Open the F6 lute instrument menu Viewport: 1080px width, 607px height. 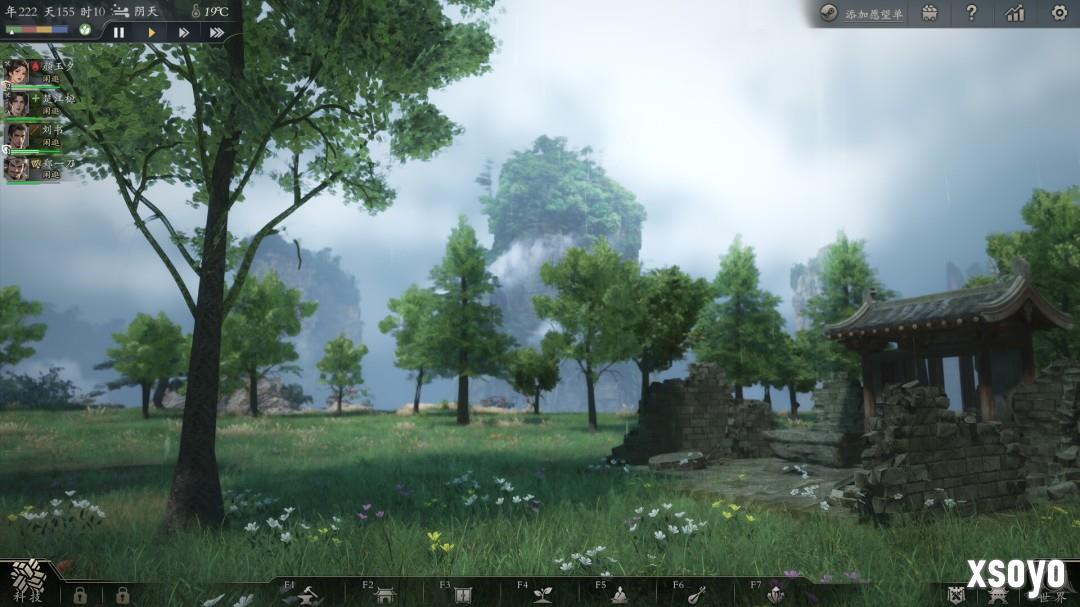pos(697,595)
